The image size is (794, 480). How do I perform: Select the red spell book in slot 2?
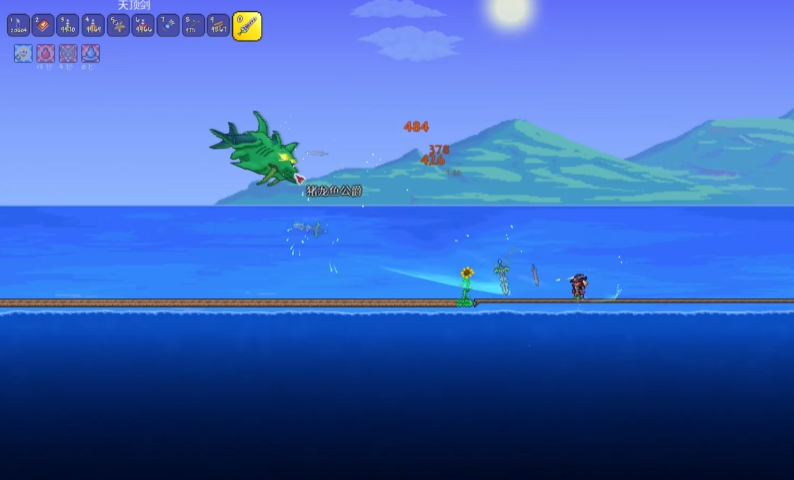43,25
